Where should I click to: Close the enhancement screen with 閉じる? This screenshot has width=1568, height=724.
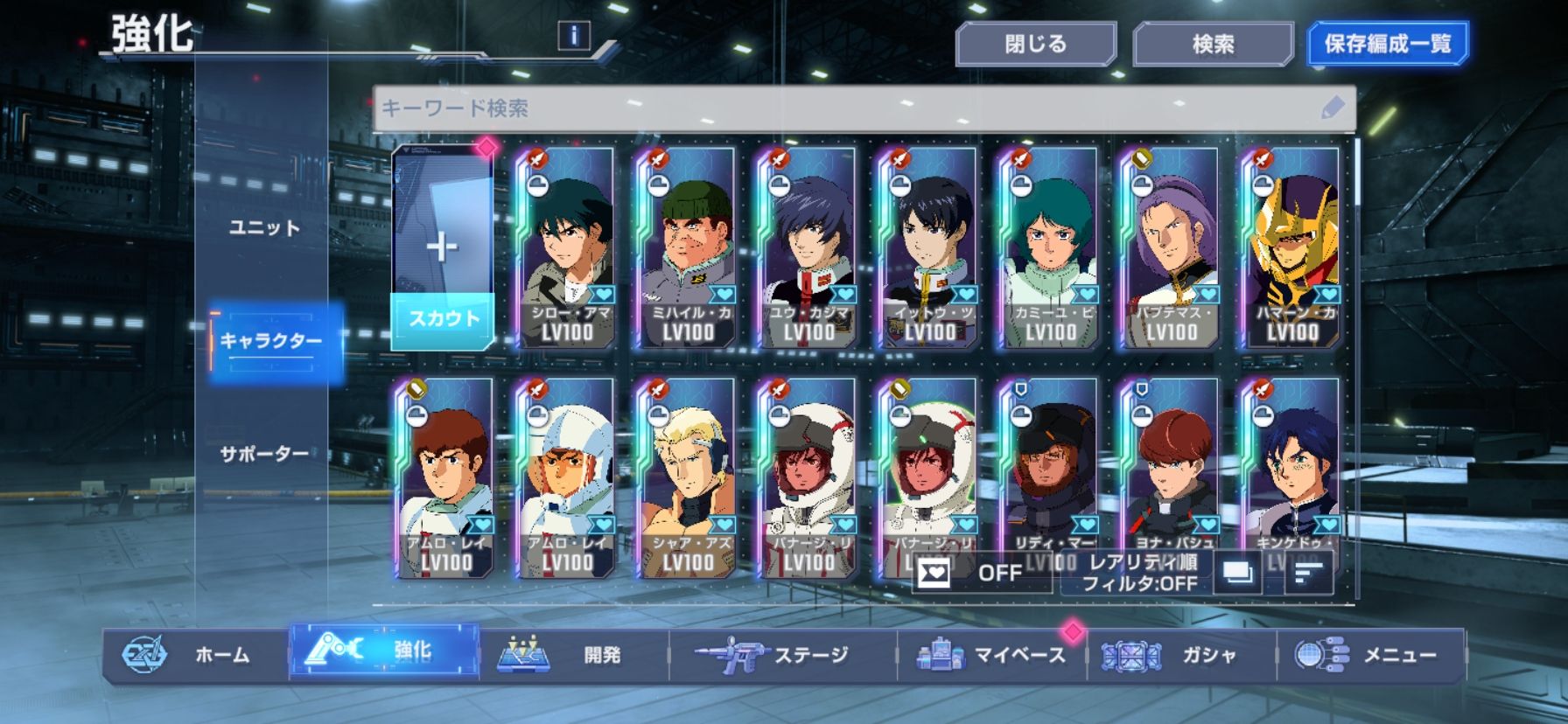(x=1035, y=45)
